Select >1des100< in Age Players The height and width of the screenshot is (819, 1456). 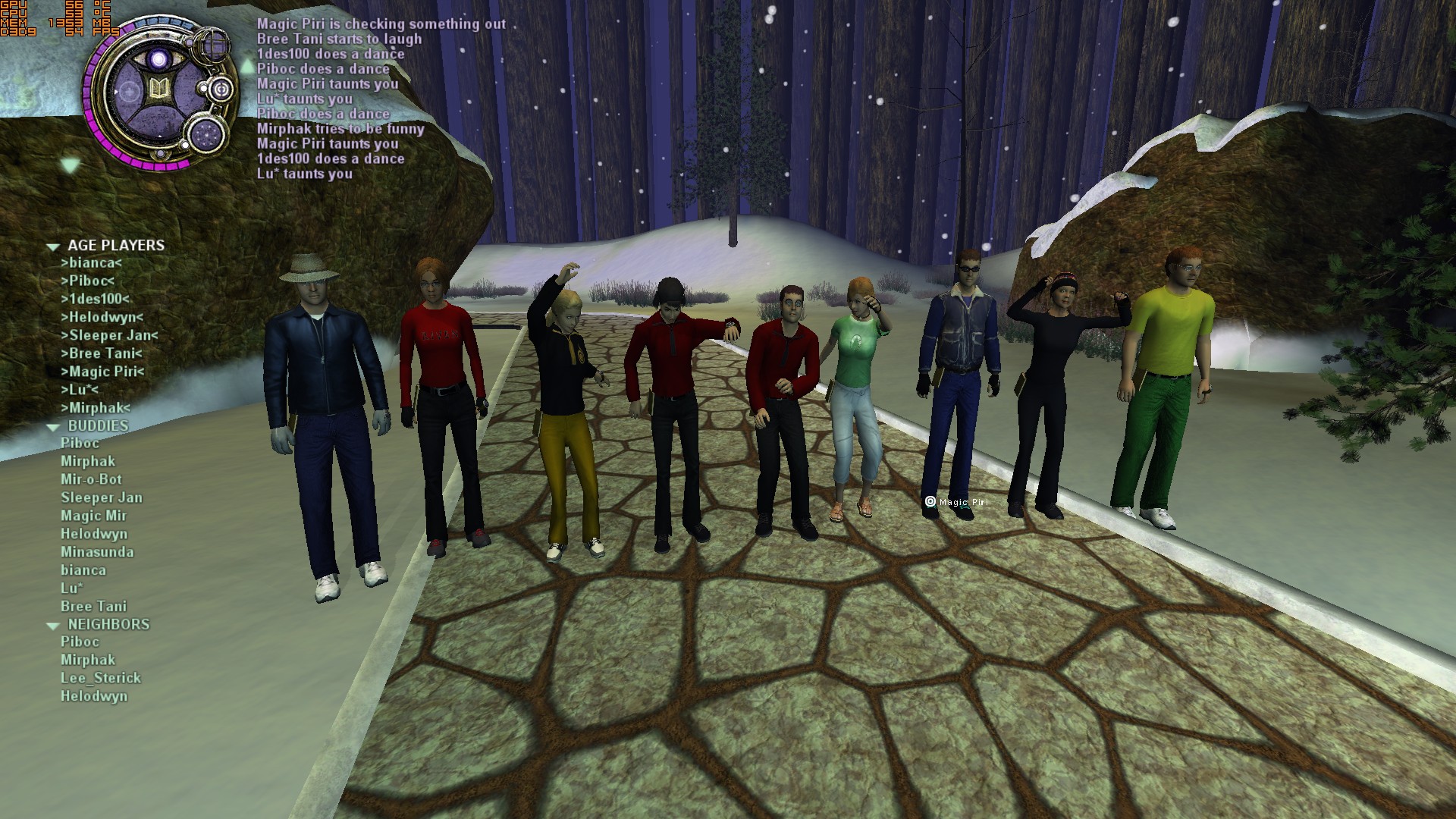[x=95, y=299]
